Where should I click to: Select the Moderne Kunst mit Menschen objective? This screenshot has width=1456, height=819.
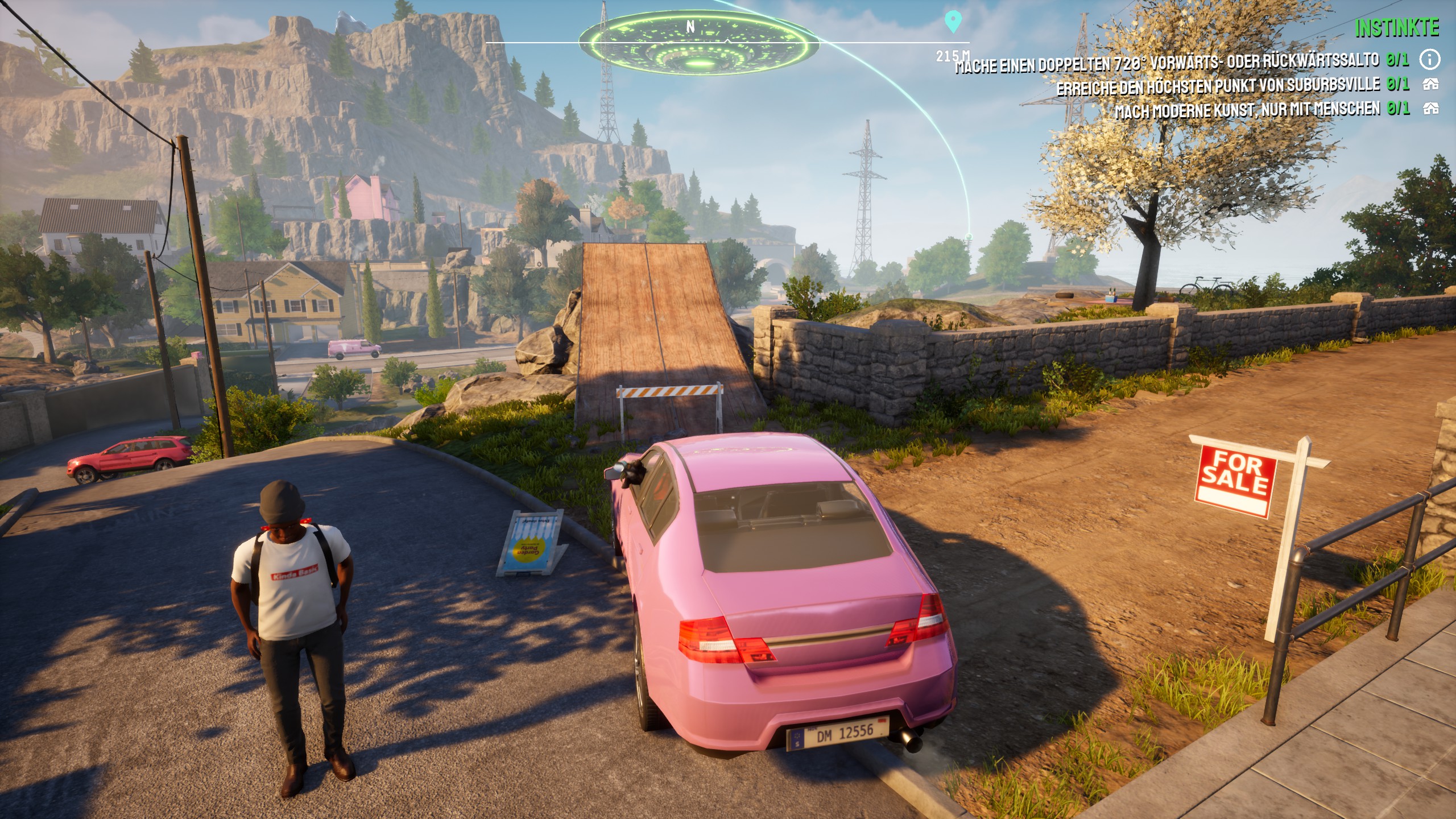click(1247, 109)
